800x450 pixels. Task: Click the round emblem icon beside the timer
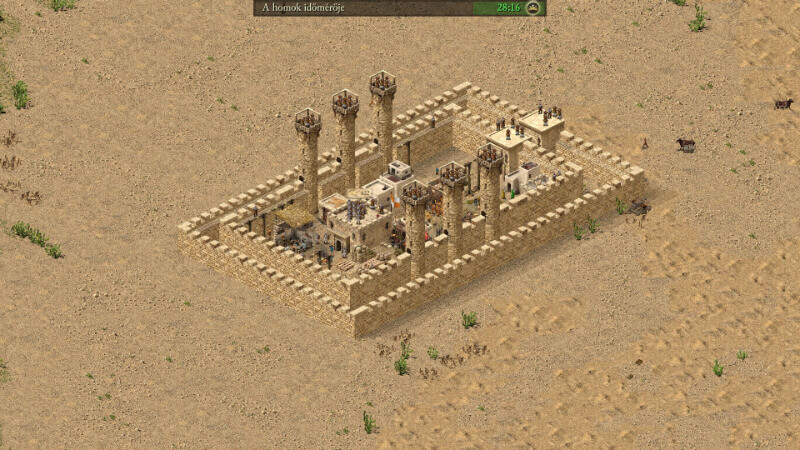coord(535,8)
